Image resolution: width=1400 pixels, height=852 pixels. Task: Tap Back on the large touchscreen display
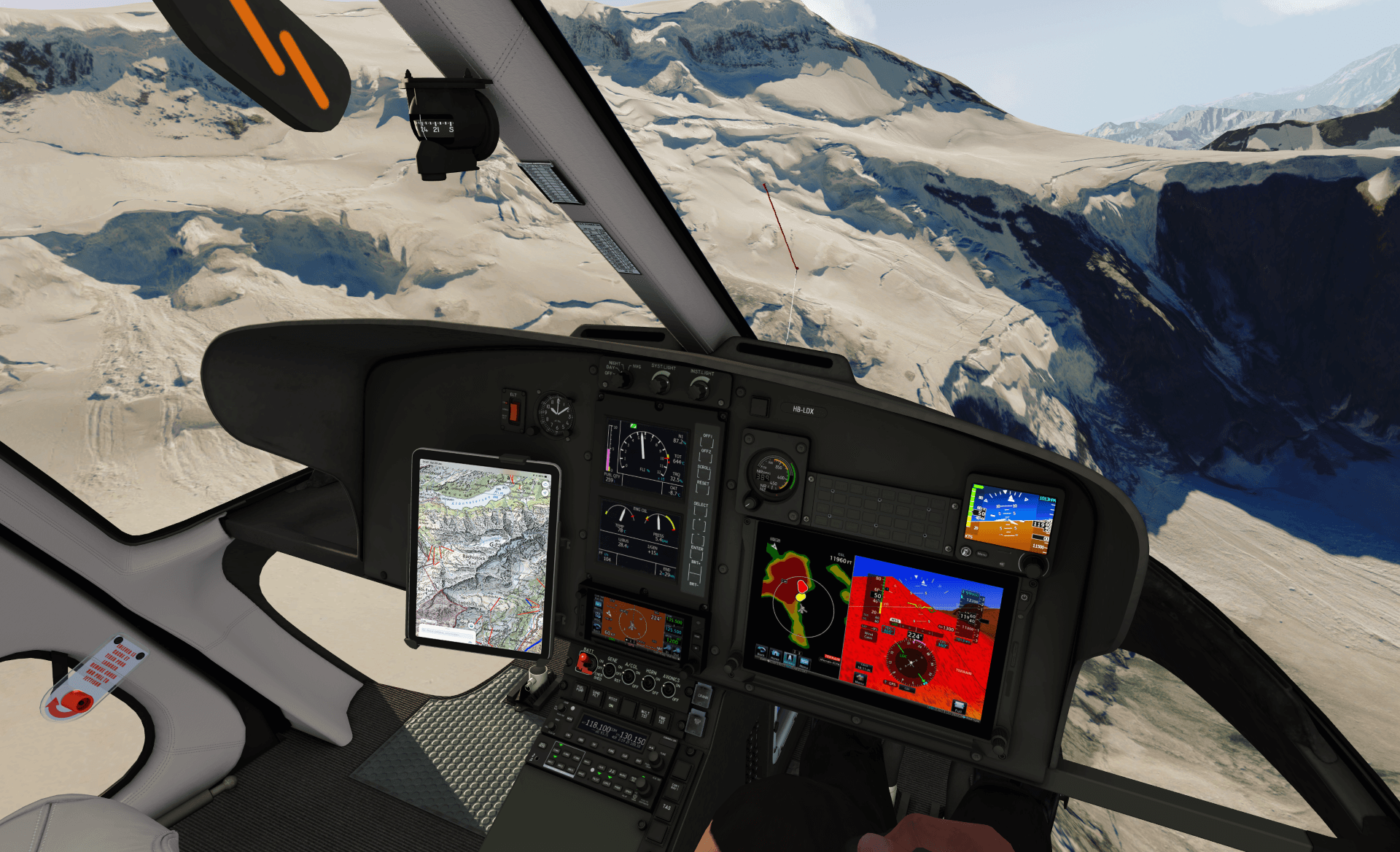tap(762, 651)
